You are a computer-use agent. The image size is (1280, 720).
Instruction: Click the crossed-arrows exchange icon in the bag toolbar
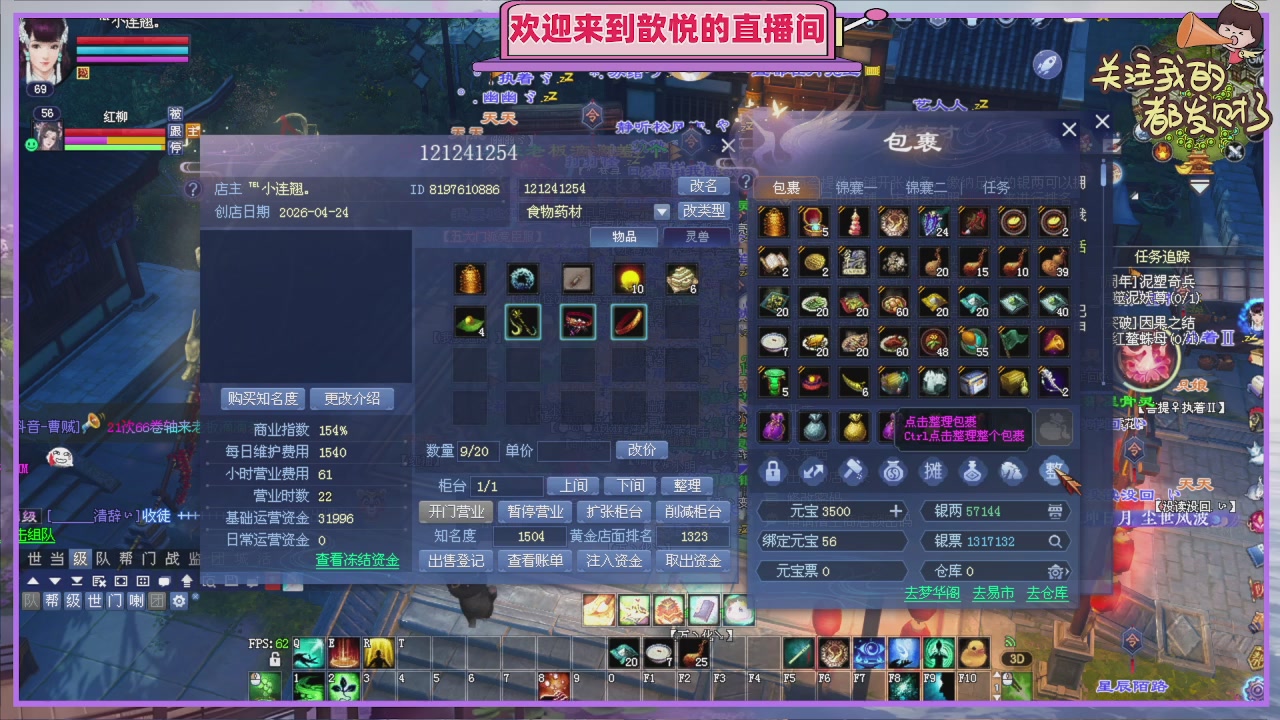coord(813,471)
